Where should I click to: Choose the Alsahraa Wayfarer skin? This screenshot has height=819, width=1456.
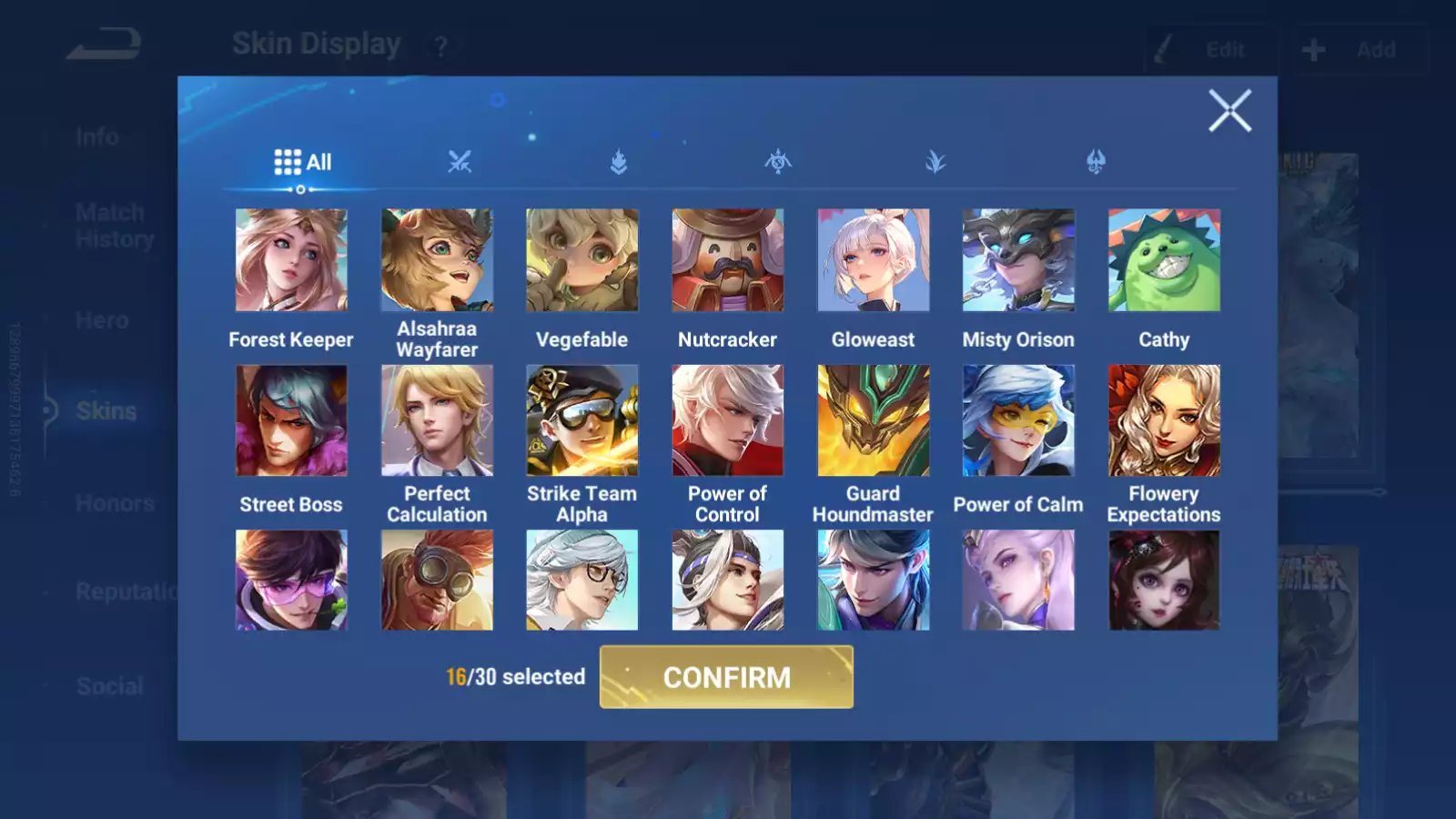click(x=437, y=260)
